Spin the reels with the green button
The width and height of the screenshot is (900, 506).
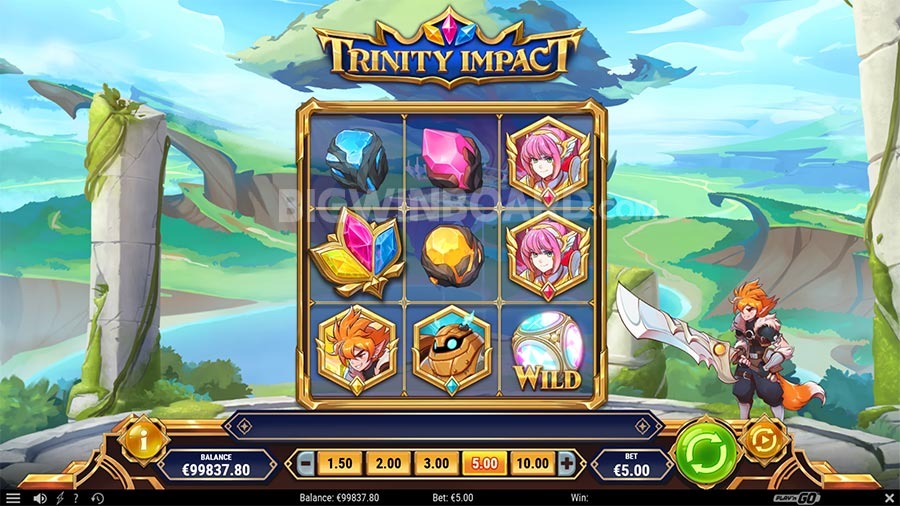705,456
